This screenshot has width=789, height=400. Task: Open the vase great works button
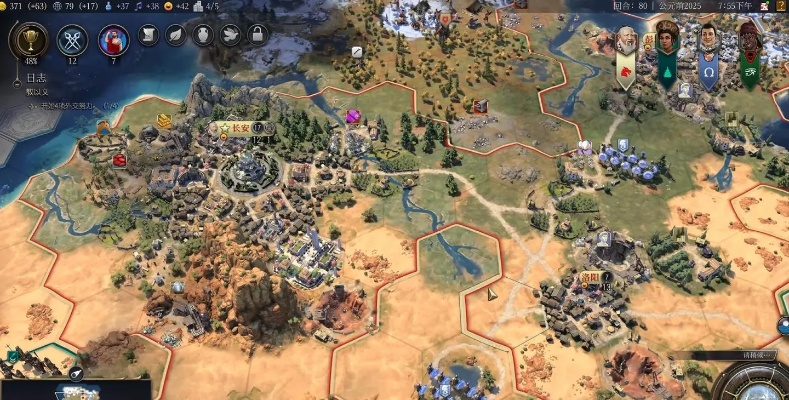(203, 36)
